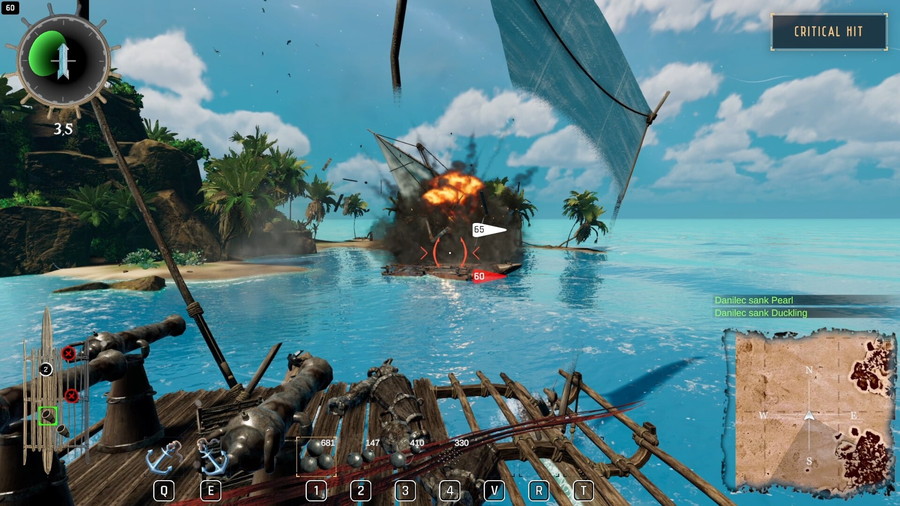Select the 681 cannonball ammo stack

(x=318, y=455)
